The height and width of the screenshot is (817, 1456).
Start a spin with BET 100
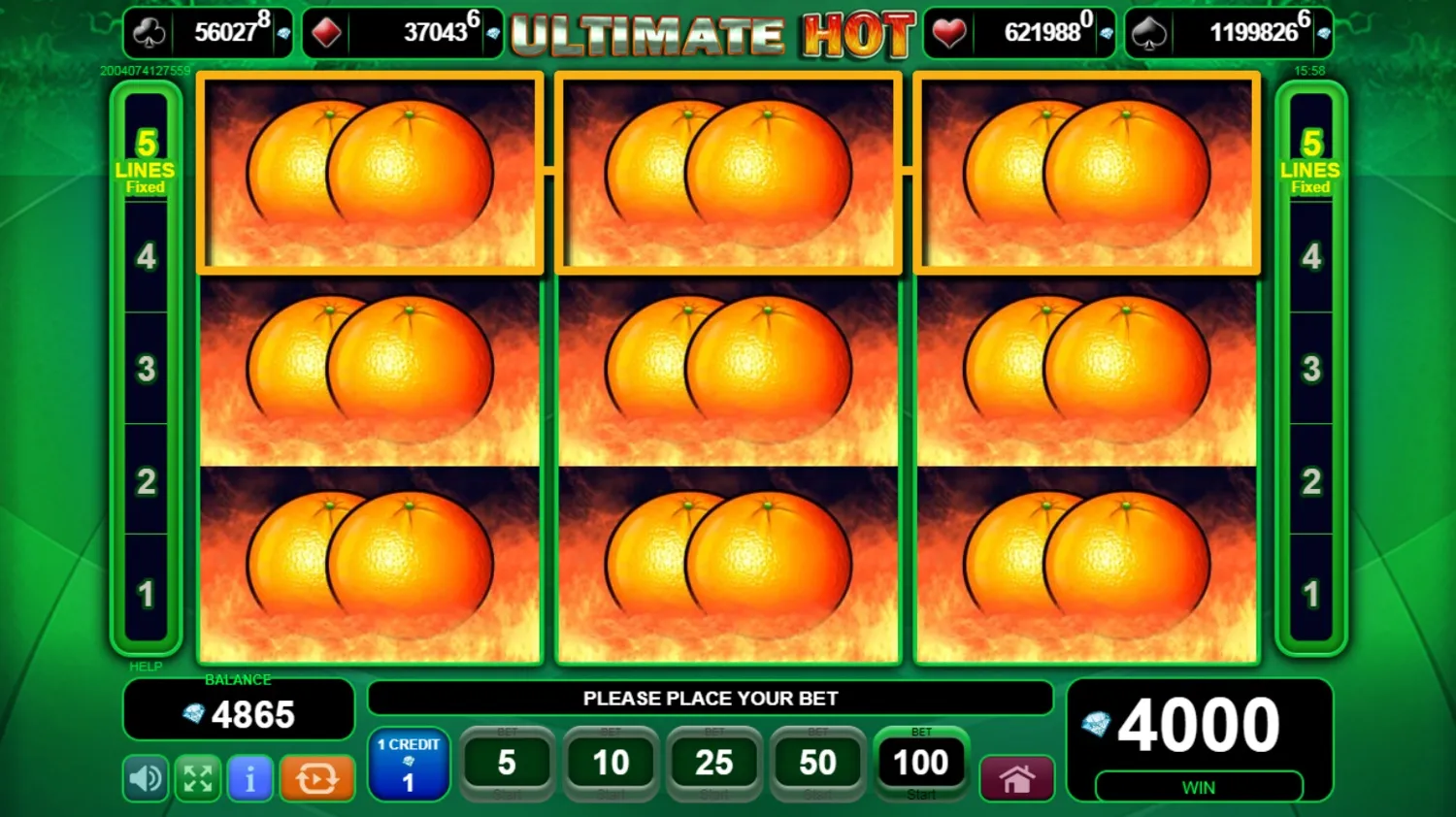920,764
